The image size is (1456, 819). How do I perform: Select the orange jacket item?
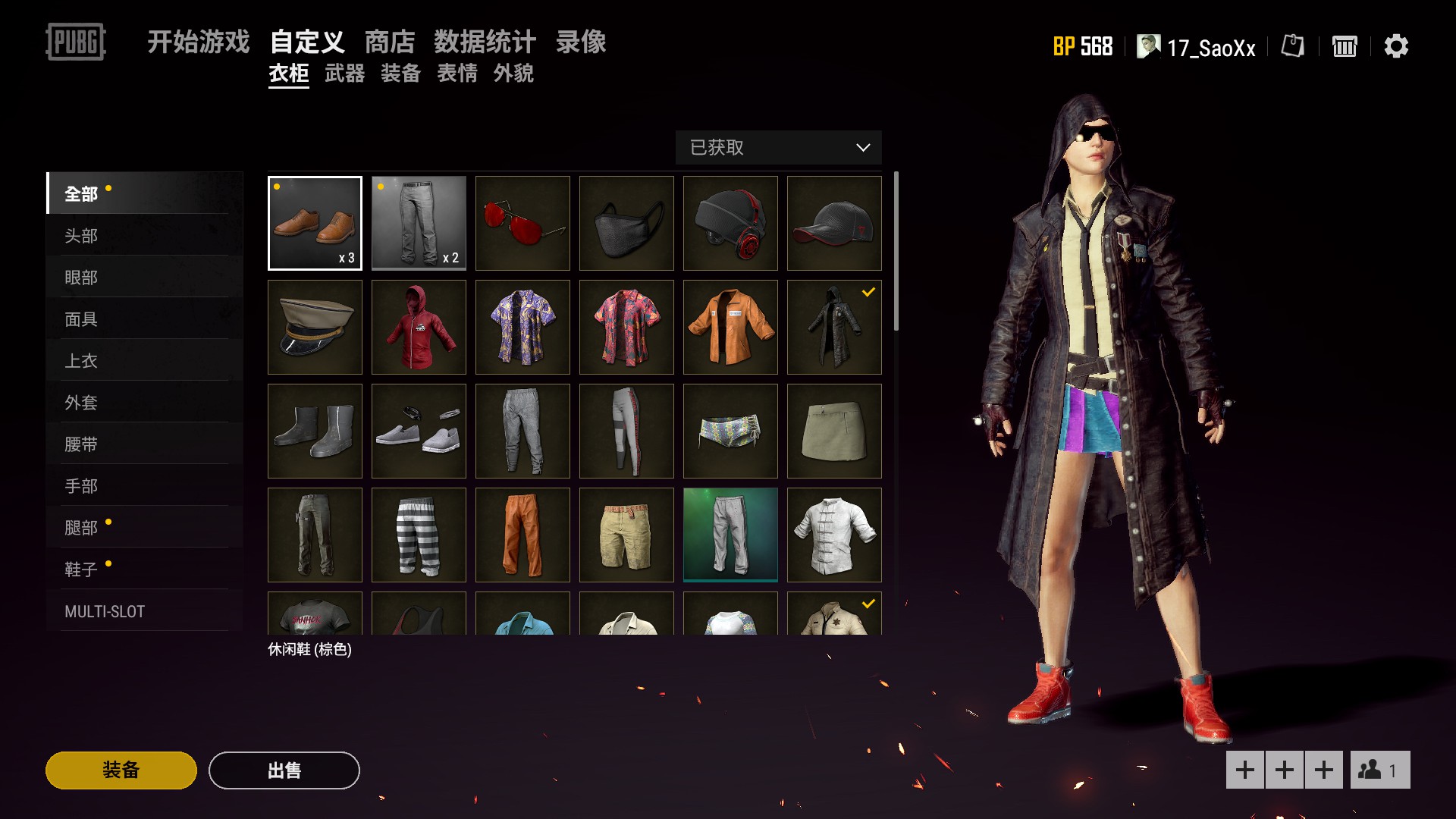[730, 327]
